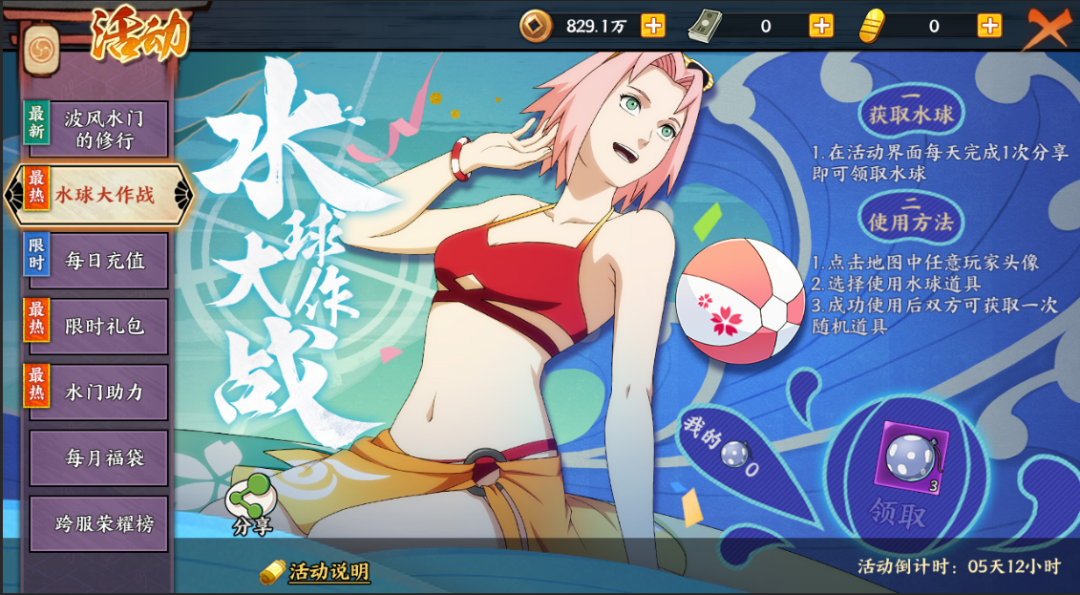Viewport: 1080px width, 595px height.
Task: Add banknotes with the plus button
Action: click(x=821, y=26)
